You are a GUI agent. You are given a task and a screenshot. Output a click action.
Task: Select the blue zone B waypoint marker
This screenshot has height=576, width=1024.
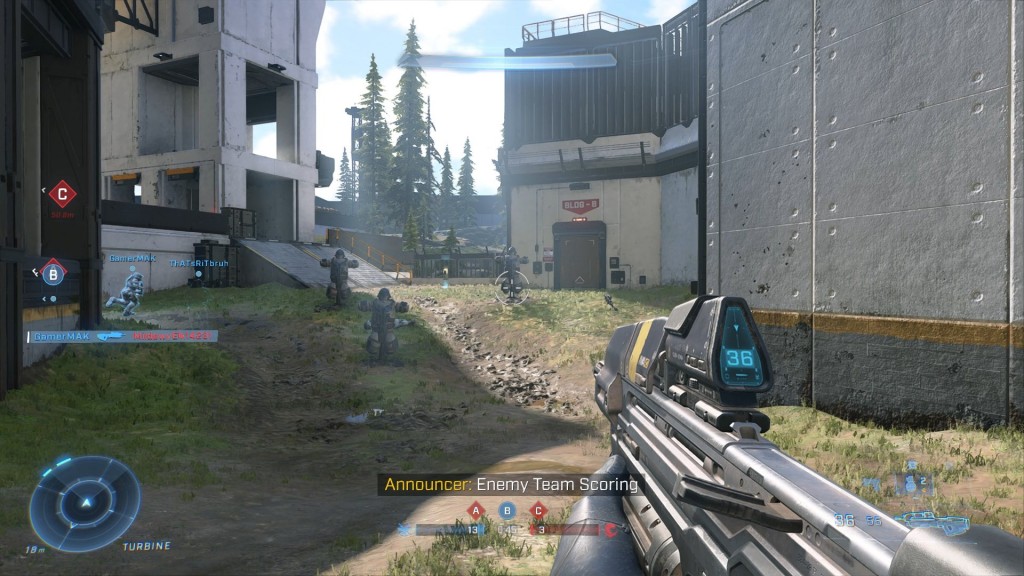53,270
